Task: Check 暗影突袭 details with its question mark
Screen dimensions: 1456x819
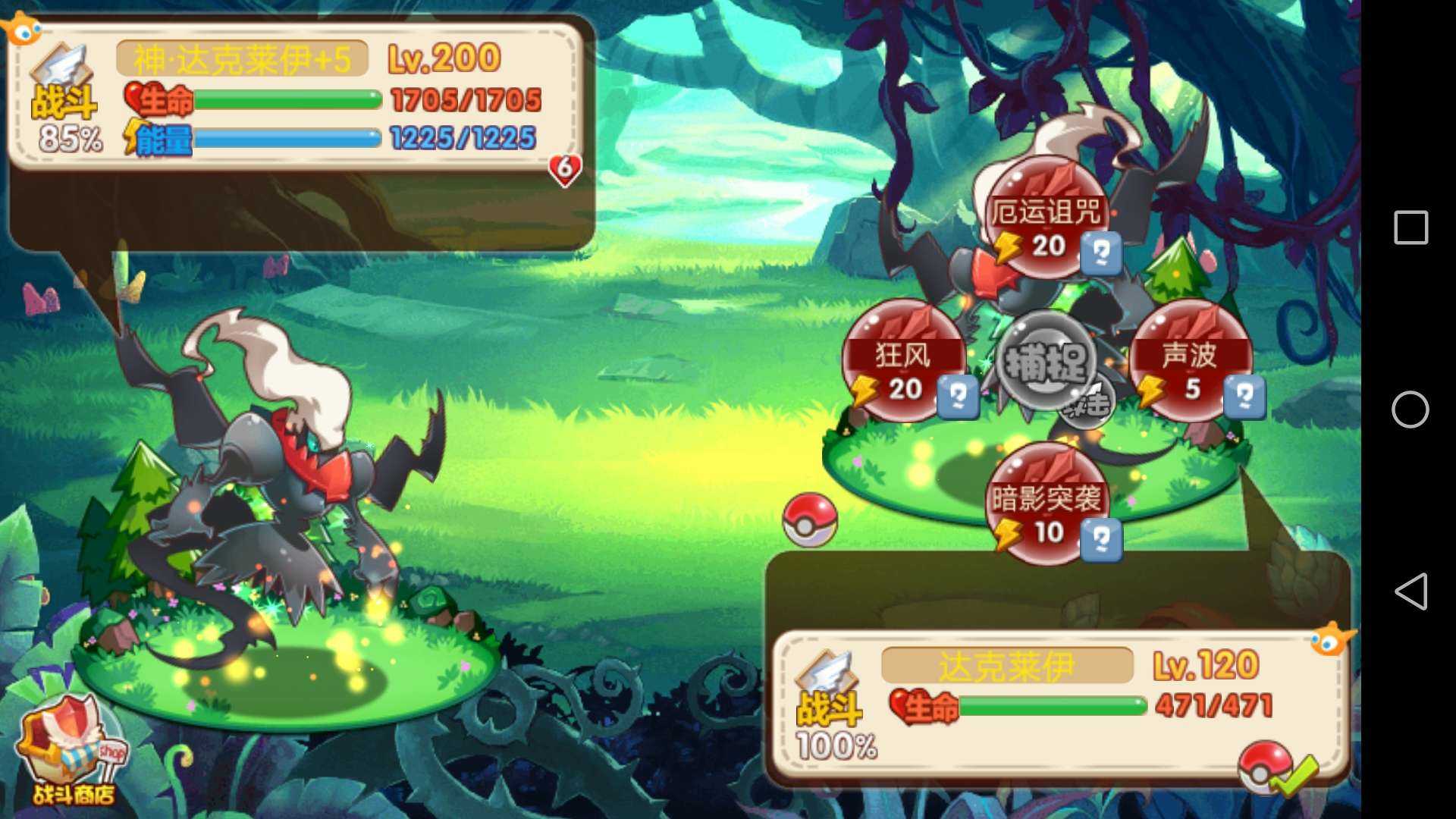Action: 1101,540
